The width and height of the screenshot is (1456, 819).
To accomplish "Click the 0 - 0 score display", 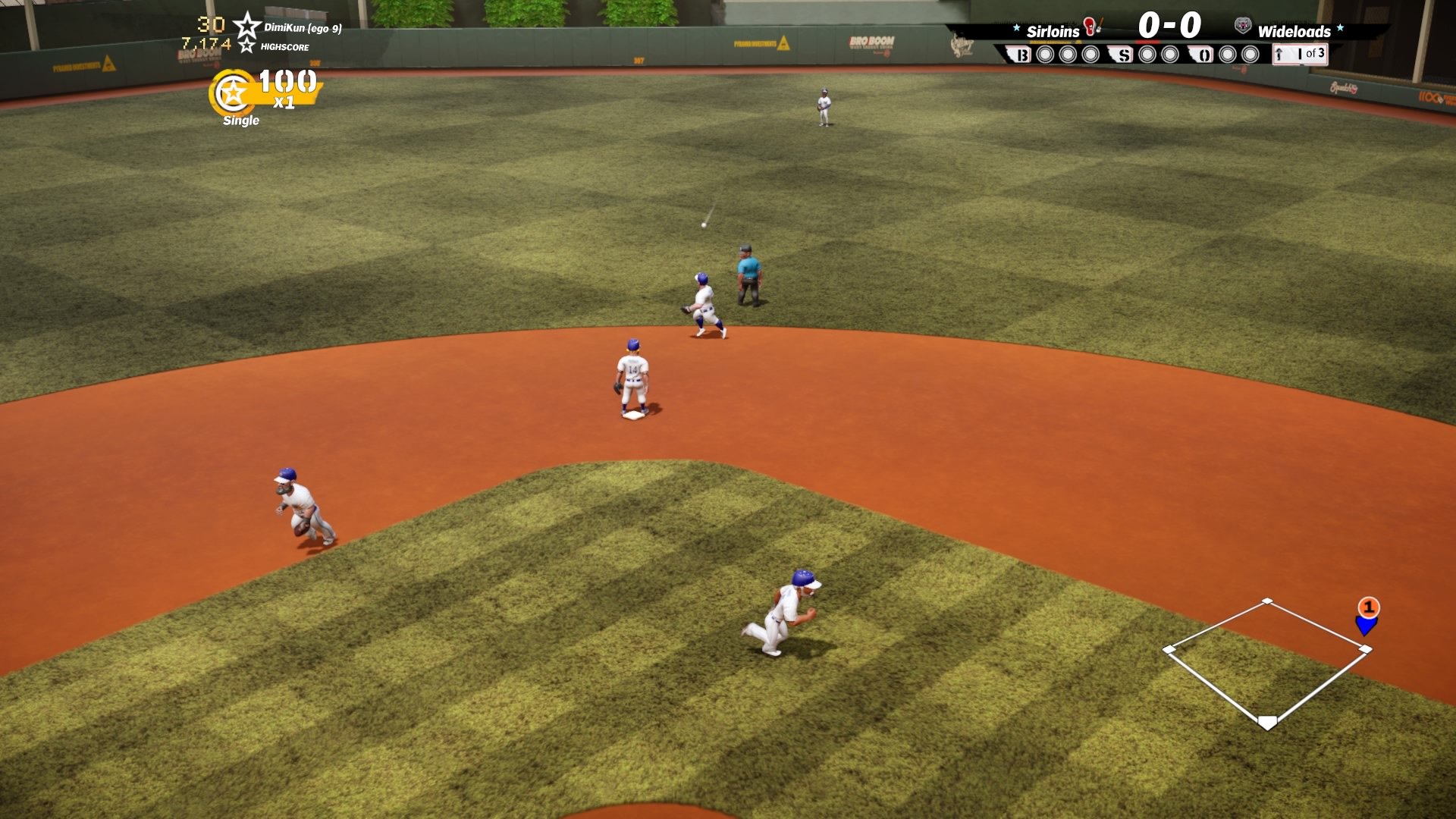I will click(1169, 25).
